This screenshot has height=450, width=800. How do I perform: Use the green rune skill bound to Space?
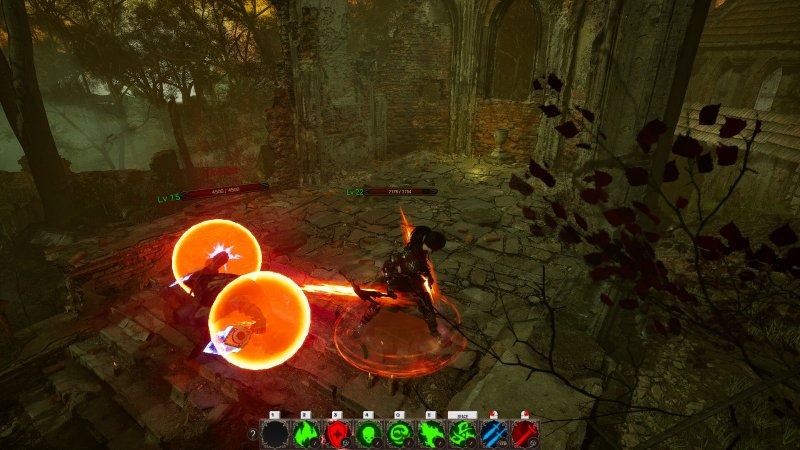pos(462,433)
